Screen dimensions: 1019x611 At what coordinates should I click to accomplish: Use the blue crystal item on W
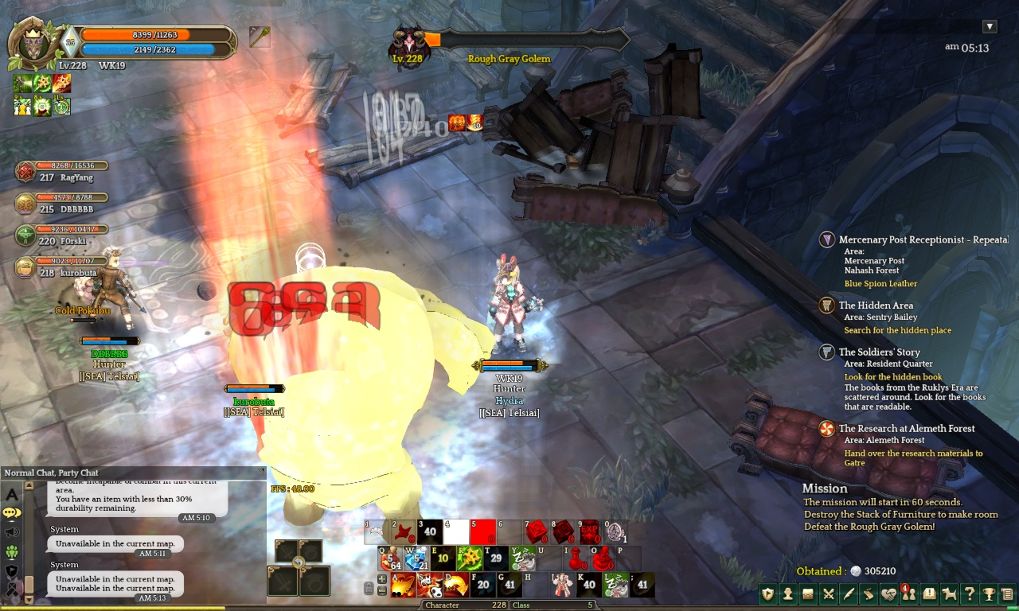[415, 558]
